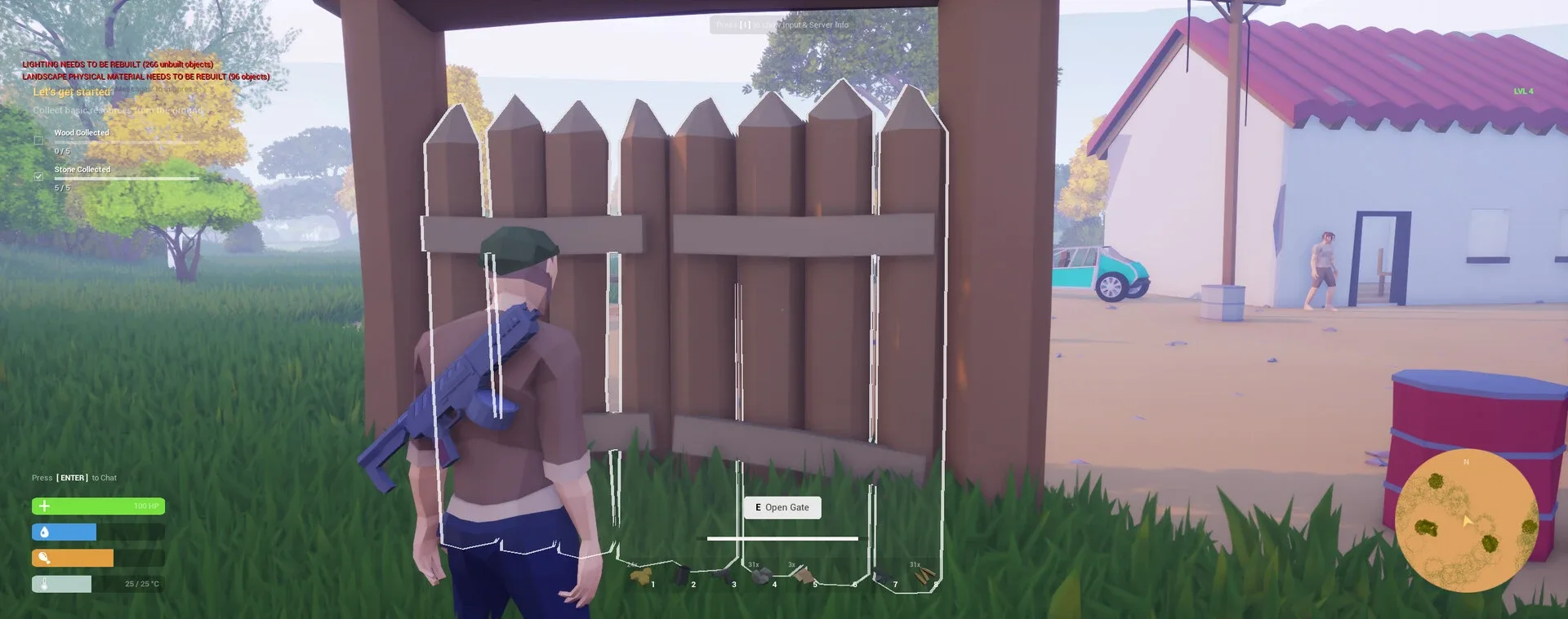Click the LIGHTING NEEDS TO BE REBUILT warning

117,64
